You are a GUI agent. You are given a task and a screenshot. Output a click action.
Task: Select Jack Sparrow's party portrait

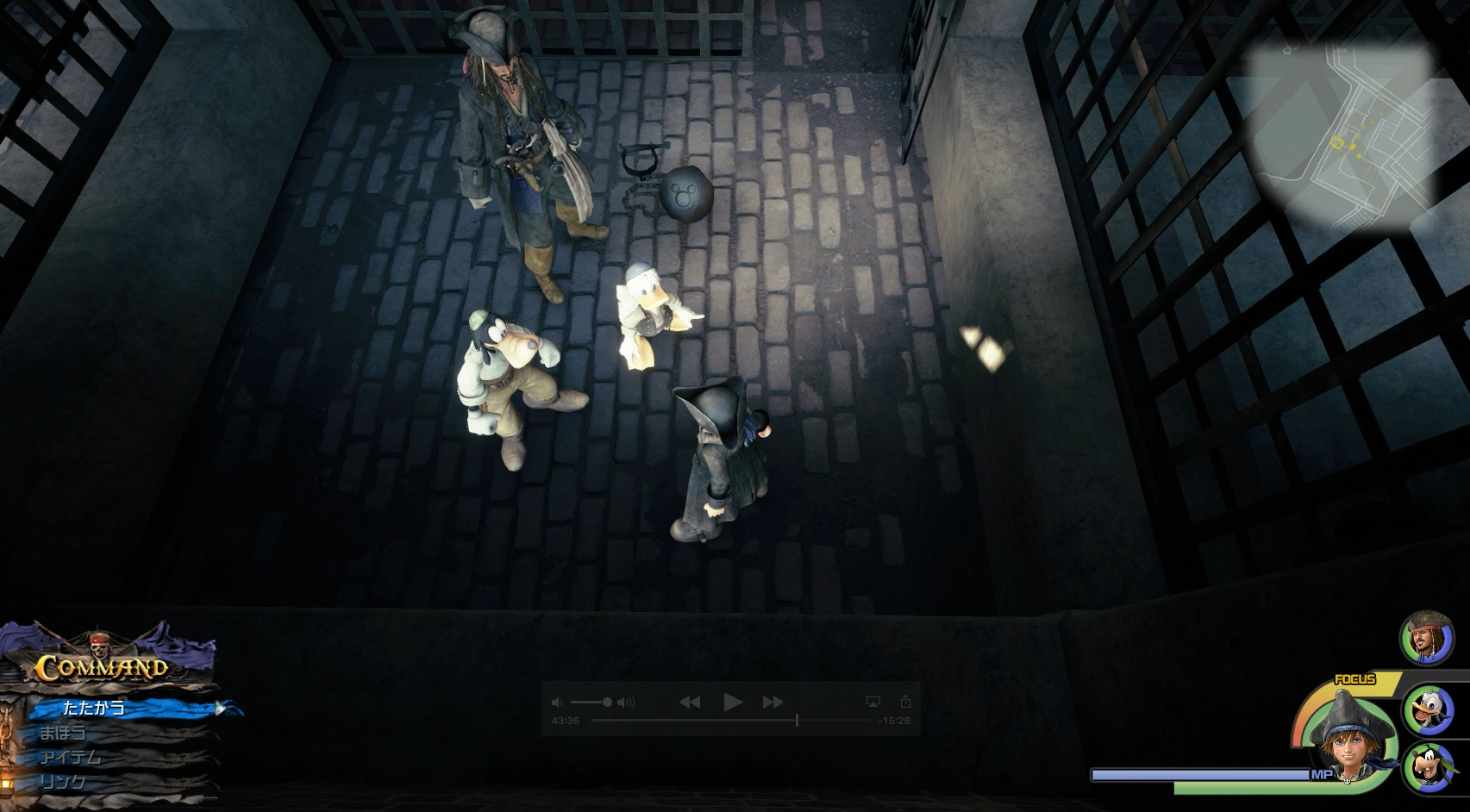click(1425, 639)
